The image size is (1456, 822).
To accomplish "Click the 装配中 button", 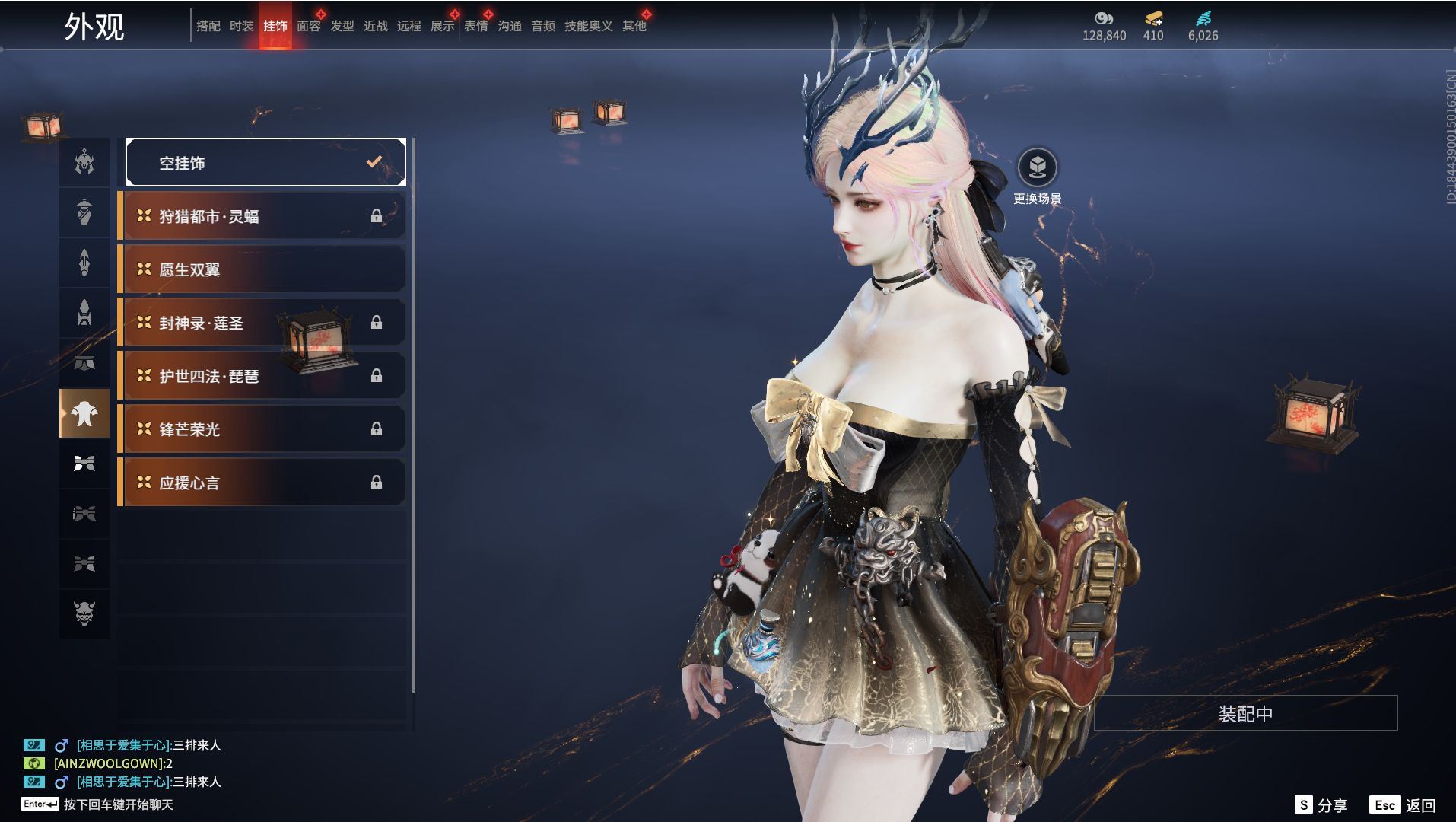I will (1245, 714).
